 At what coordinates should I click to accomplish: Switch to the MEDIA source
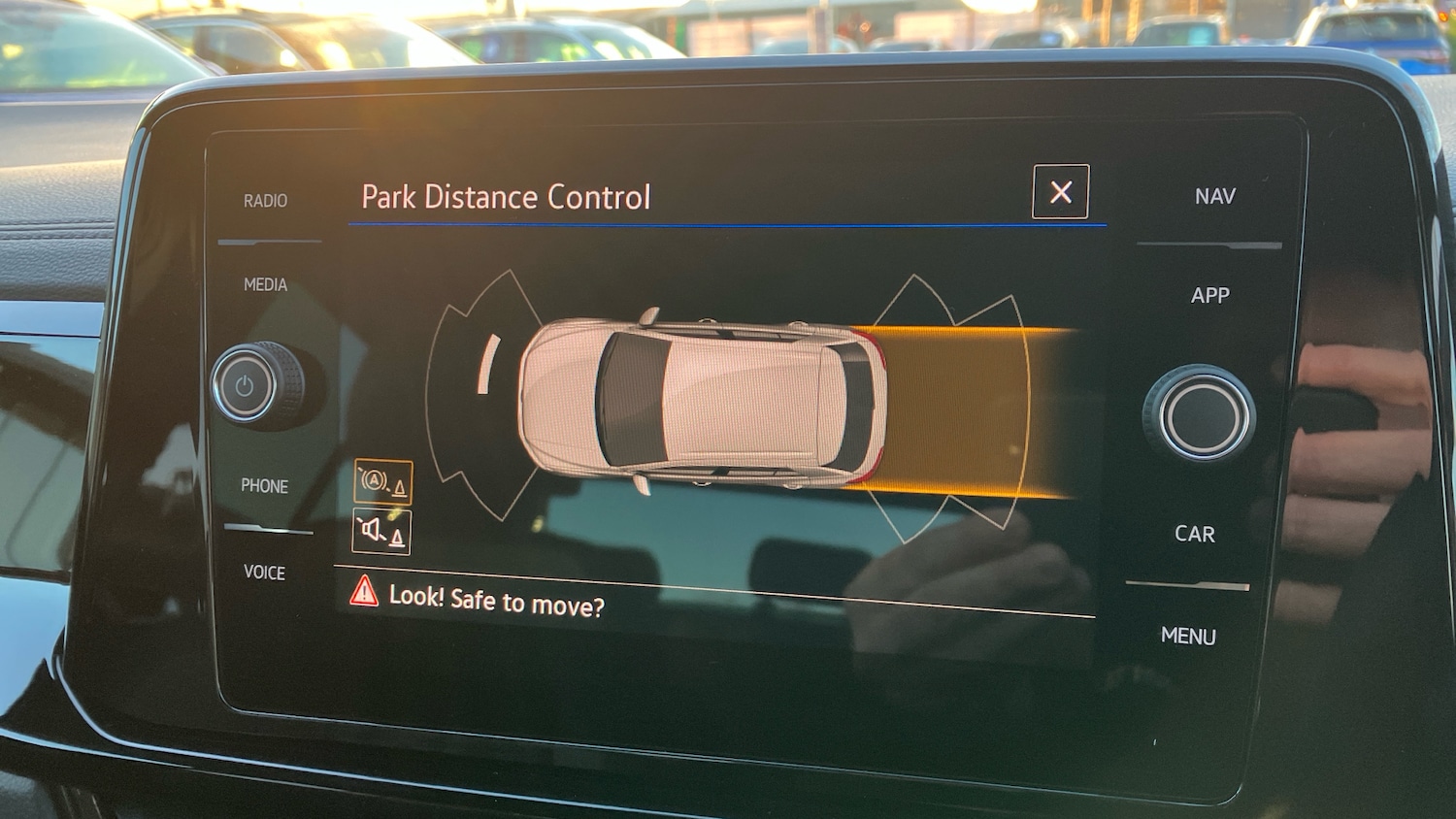(x=265, y=284)
